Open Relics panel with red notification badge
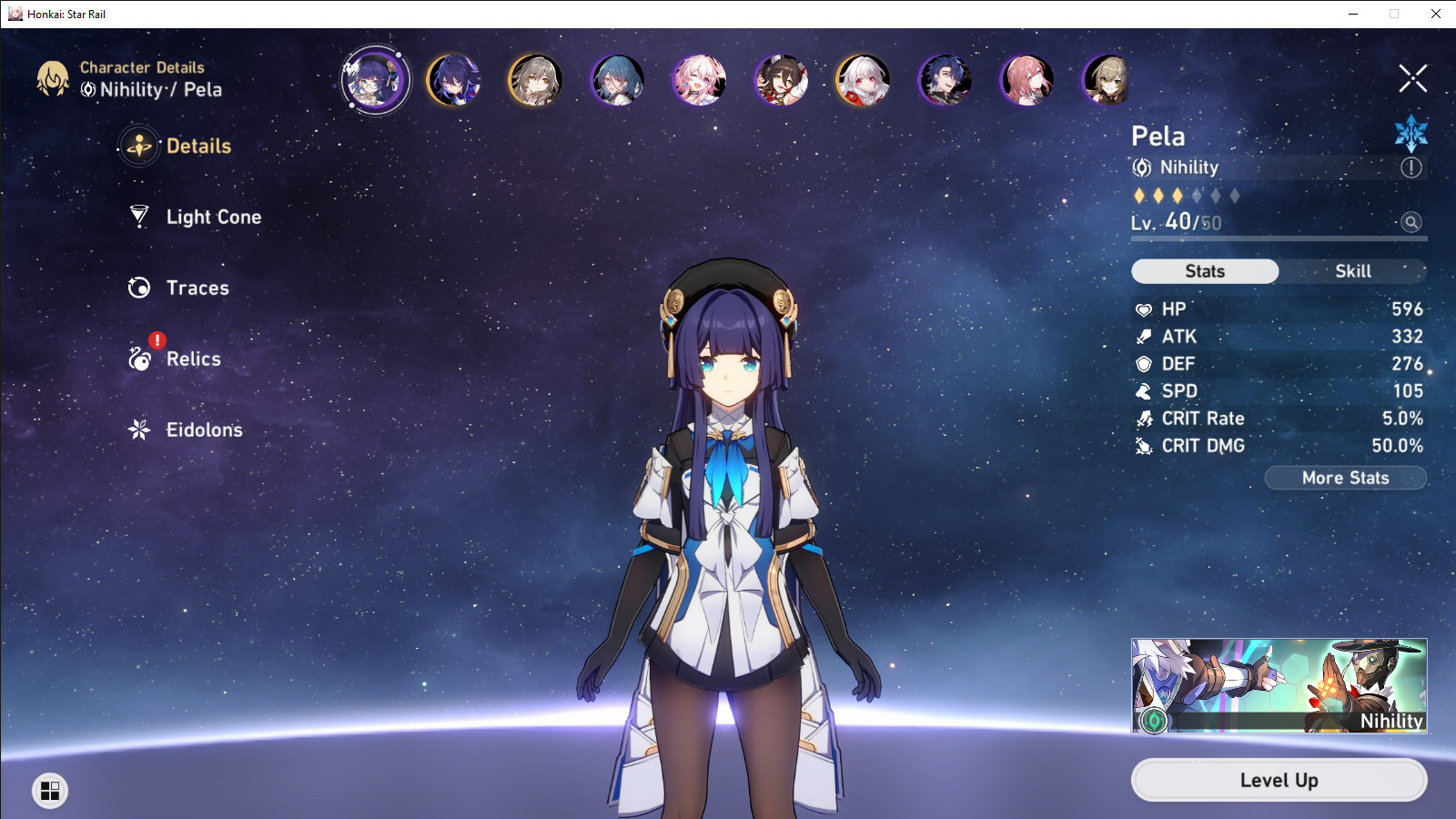 [x=138, y=359]
